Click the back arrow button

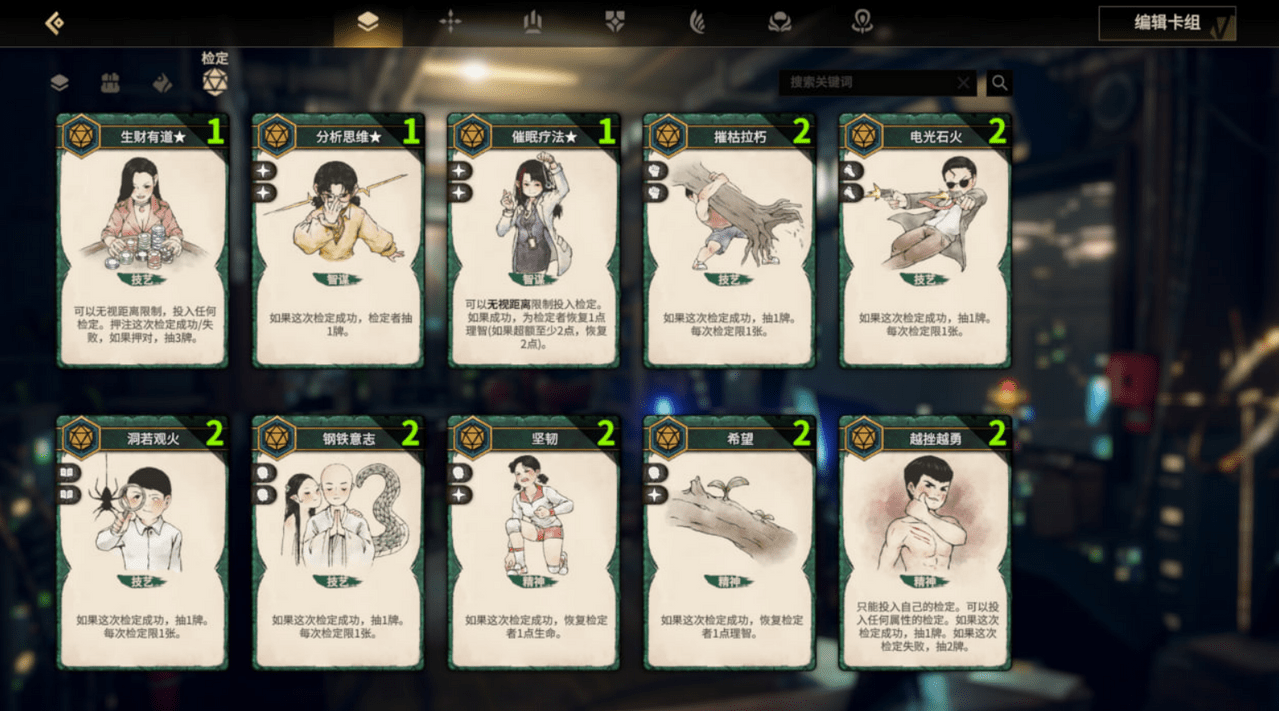(55, 23)
